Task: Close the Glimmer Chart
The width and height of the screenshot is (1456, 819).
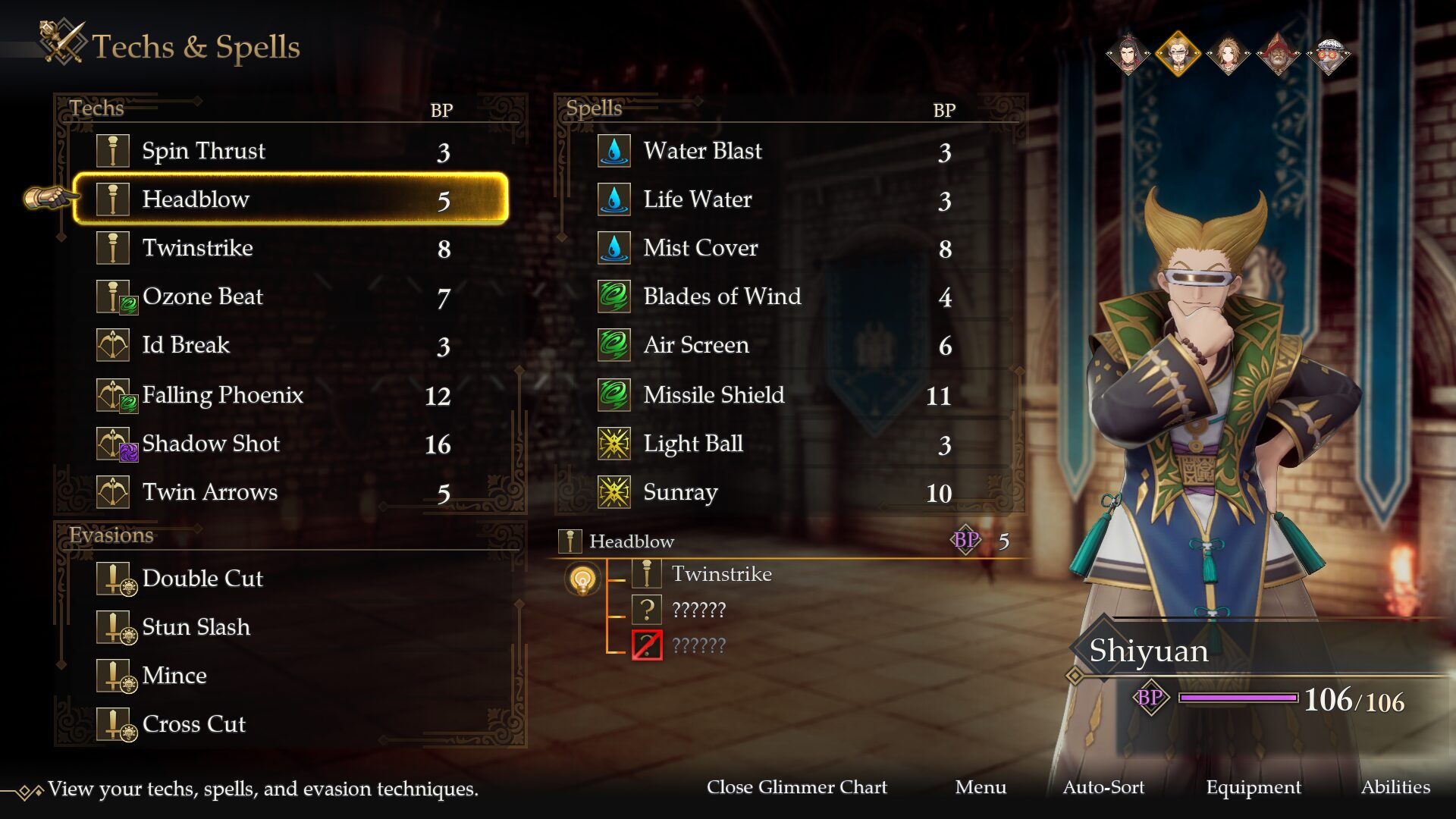Action: pyautogui.click(x=796, y=787)
